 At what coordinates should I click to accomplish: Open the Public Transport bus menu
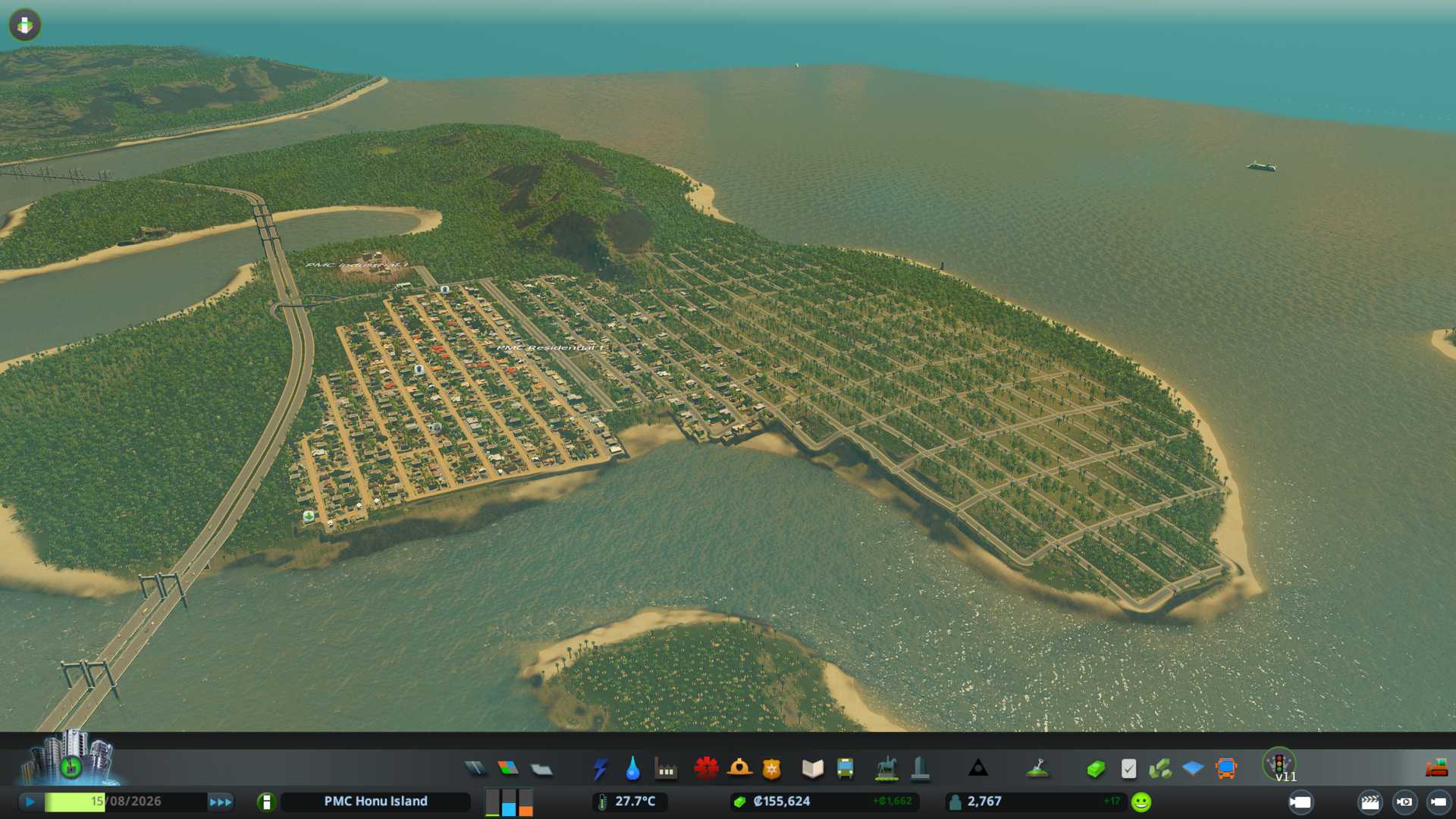point(845,769)
